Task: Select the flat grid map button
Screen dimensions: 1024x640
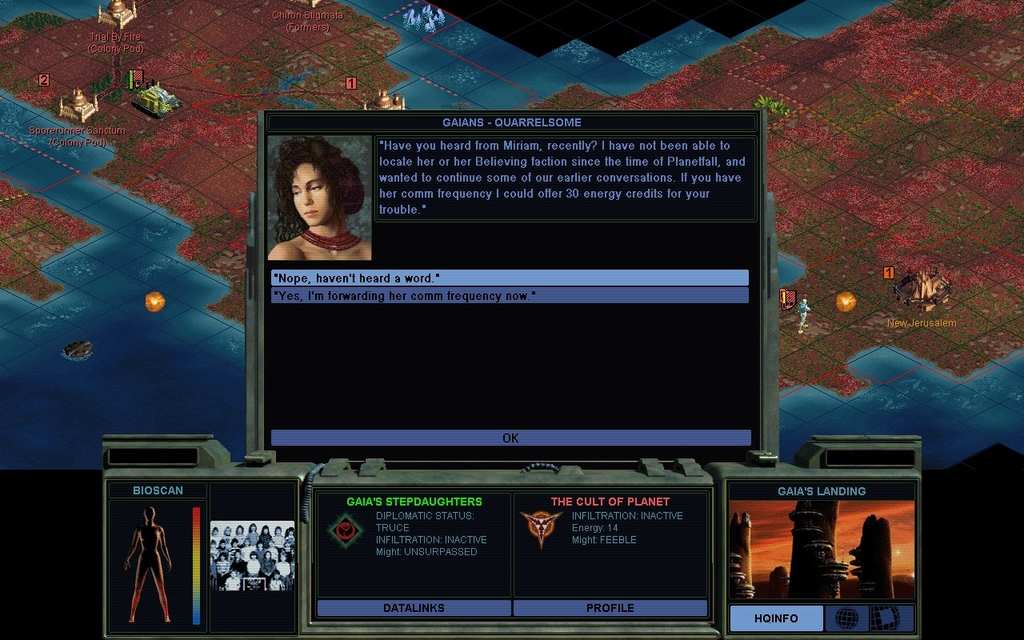Action: [884, 618]
